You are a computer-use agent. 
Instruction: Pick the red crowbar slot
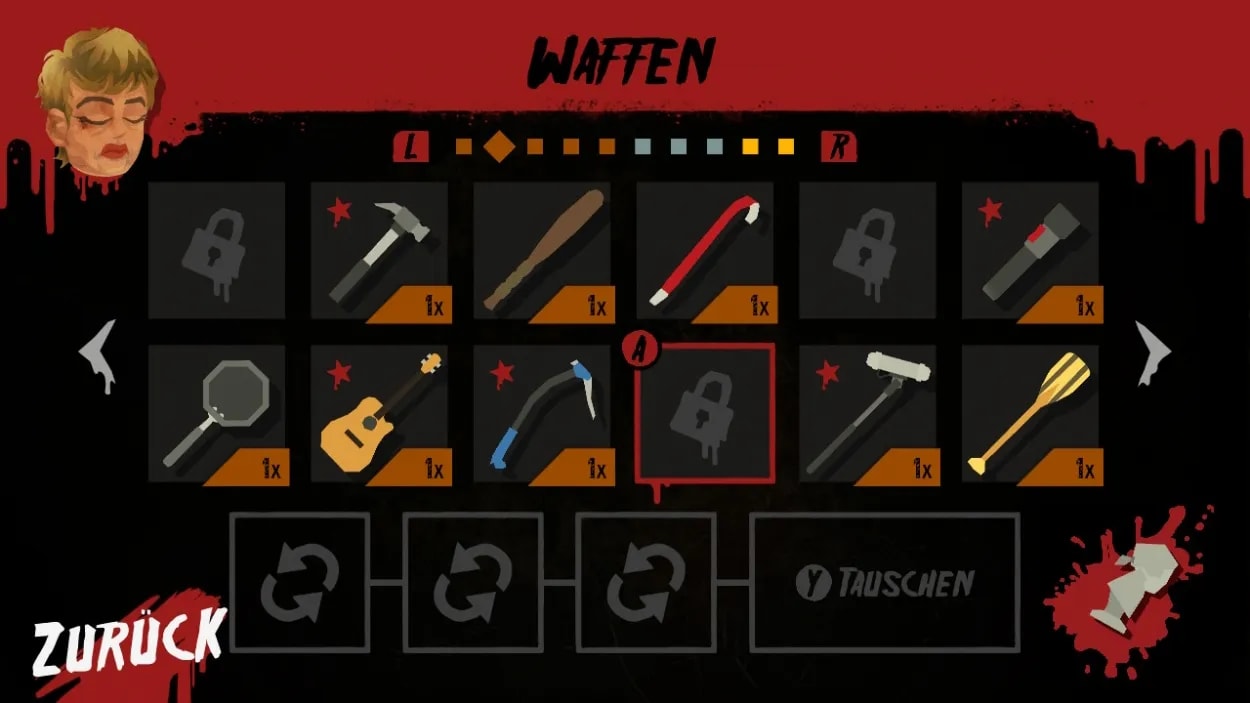pyautogui.click(x=705, y=252)
